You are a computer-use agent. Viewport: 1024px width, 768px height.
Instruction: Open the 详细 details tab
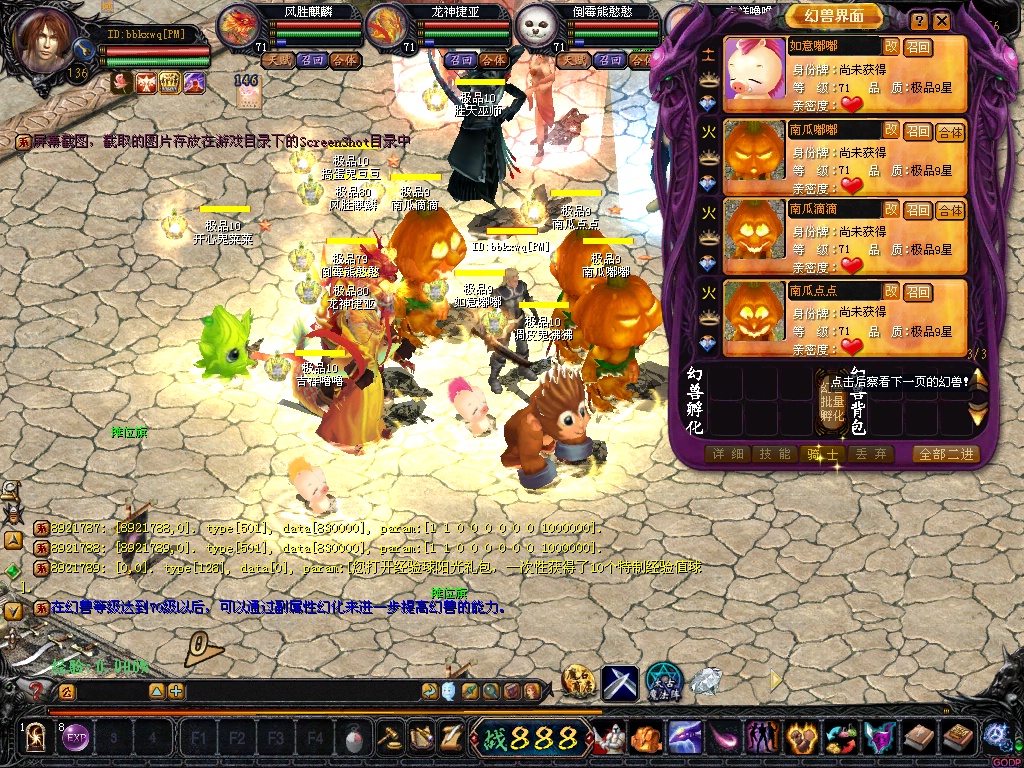(728, 454)
